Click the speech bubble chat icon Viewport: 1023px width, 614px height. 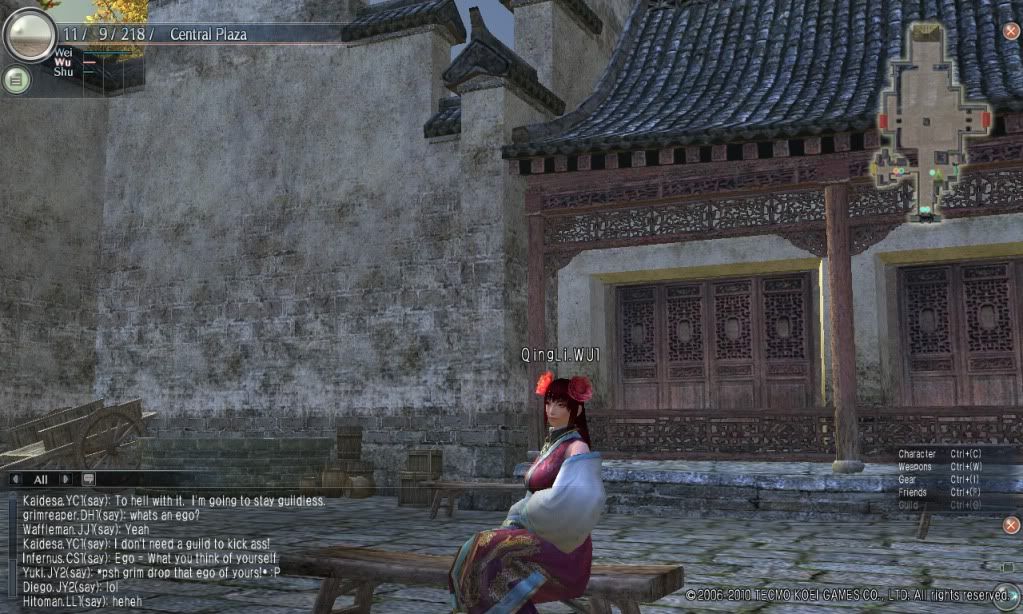pyautogui.click(x=89, y=479)
